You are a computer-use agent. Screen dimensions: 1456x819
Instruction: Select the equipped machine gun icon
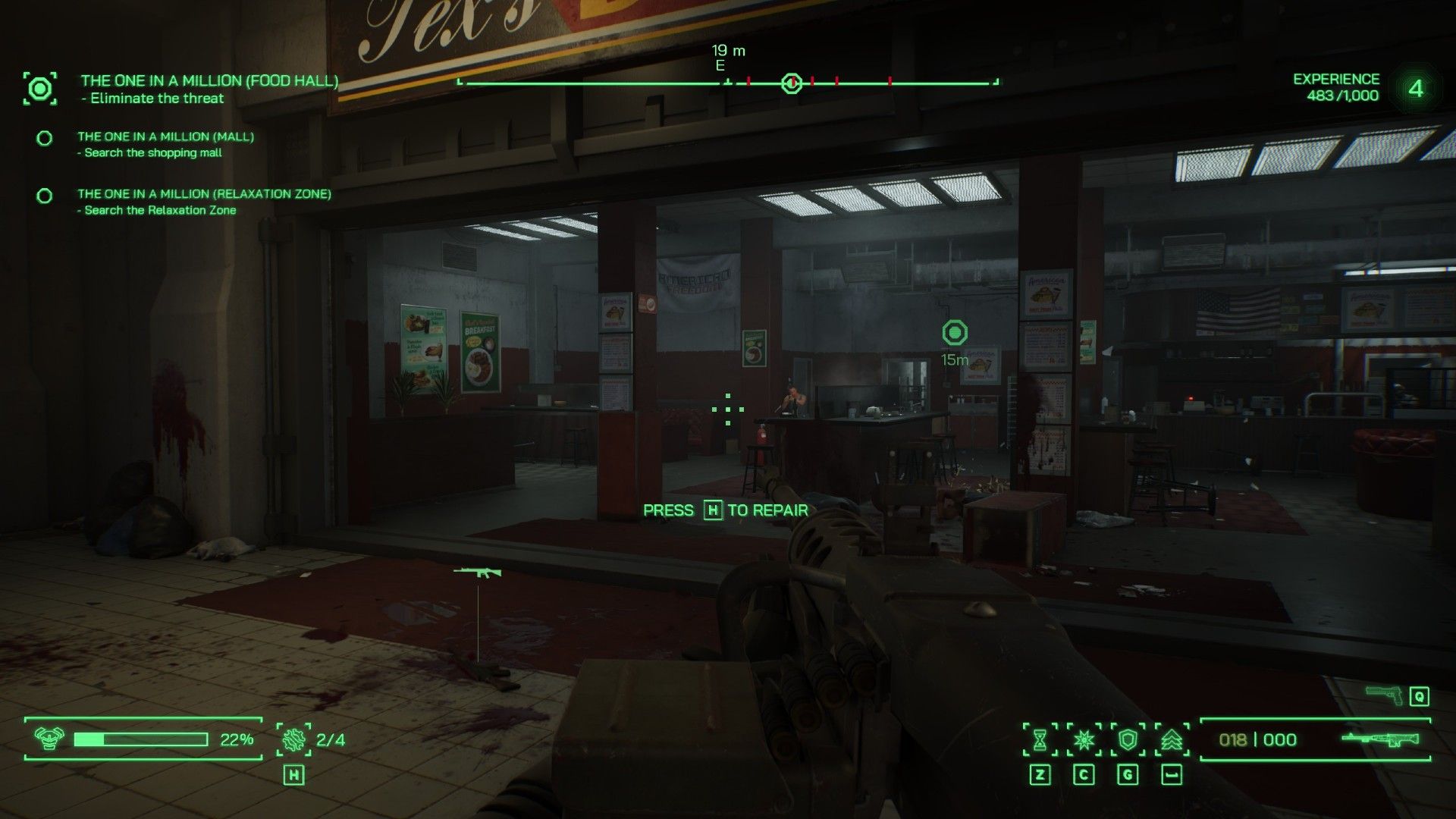[x=1380, y=739]
